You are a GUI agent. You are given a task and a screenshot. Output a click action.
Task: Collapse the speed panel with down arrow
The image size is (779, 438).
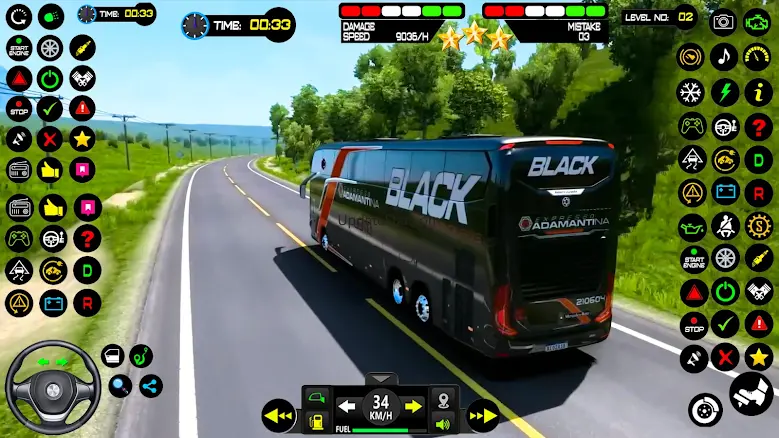[380, 379]
